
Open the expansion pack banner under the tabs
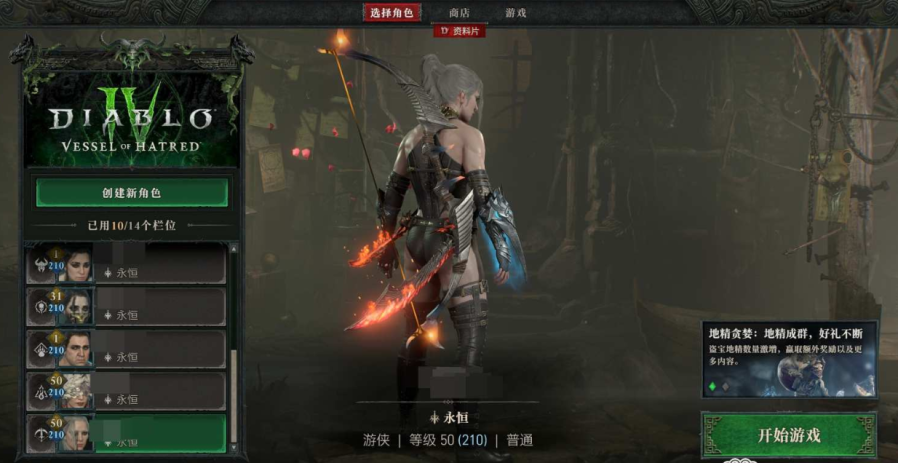pyautogui.click(x=459, y=31)
